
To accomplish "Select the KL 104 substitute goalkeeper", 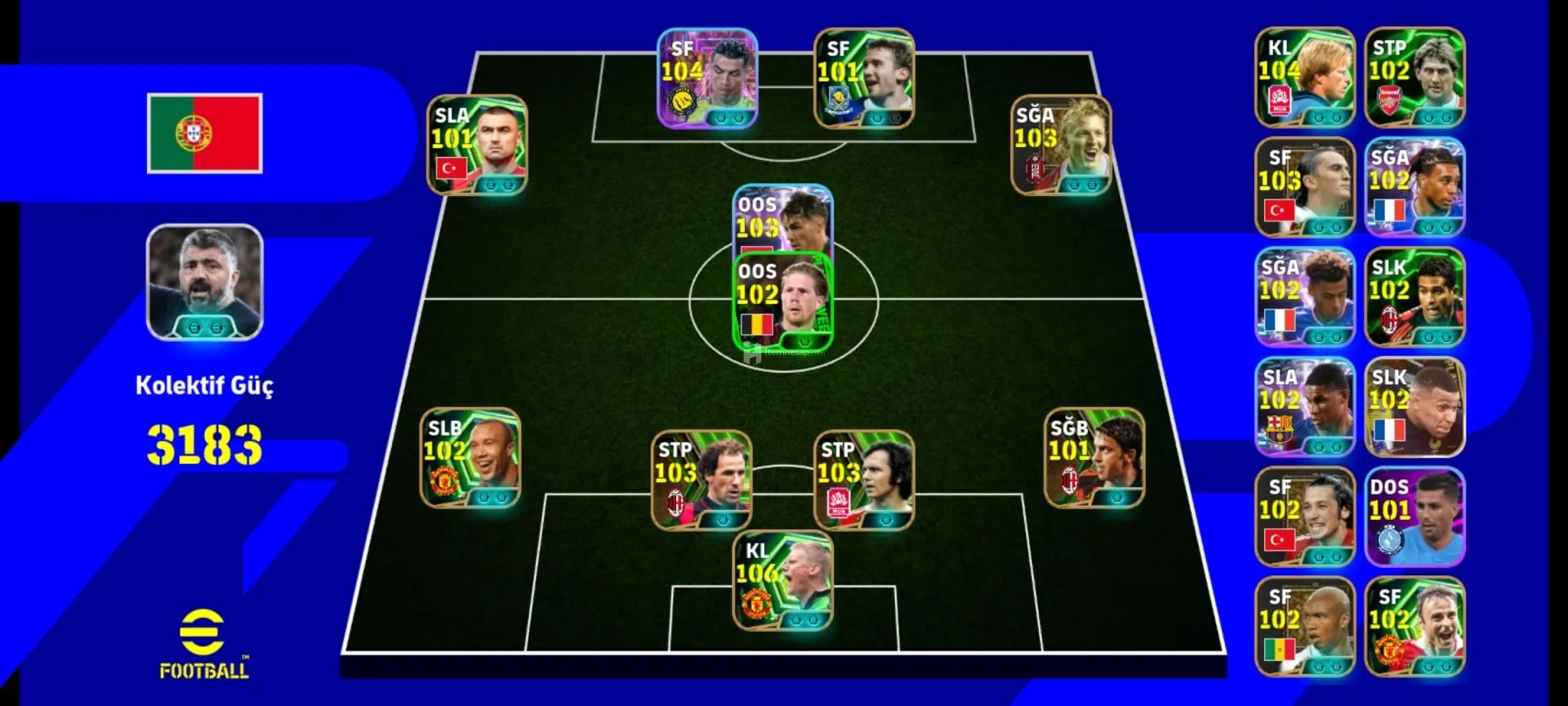I will pos(1305,78).
